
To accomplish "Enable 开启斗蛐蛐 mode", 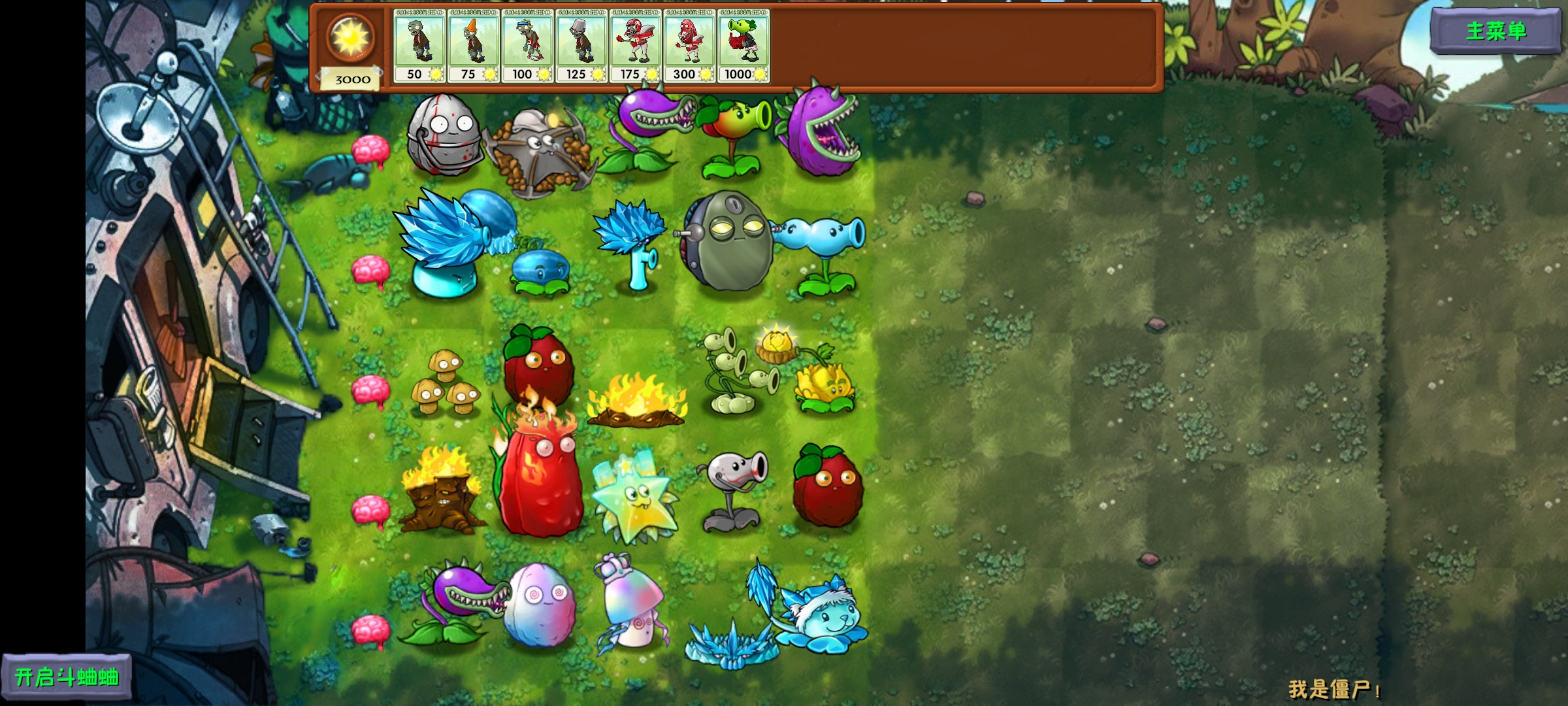I will click(65, 677).
